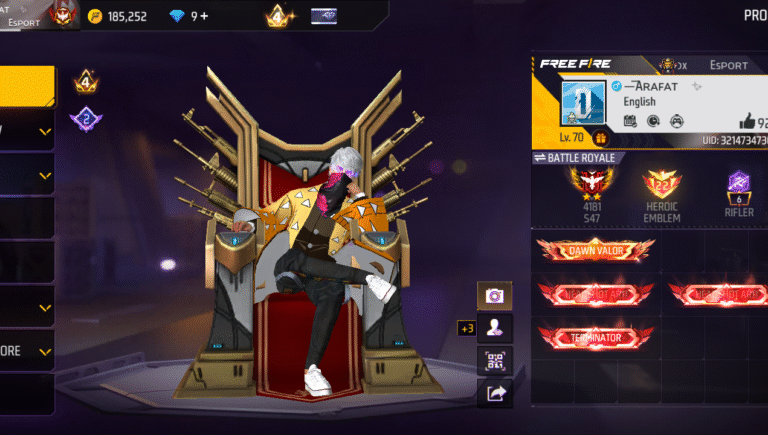Open the diamond membership card icon

tap(324, 16)
